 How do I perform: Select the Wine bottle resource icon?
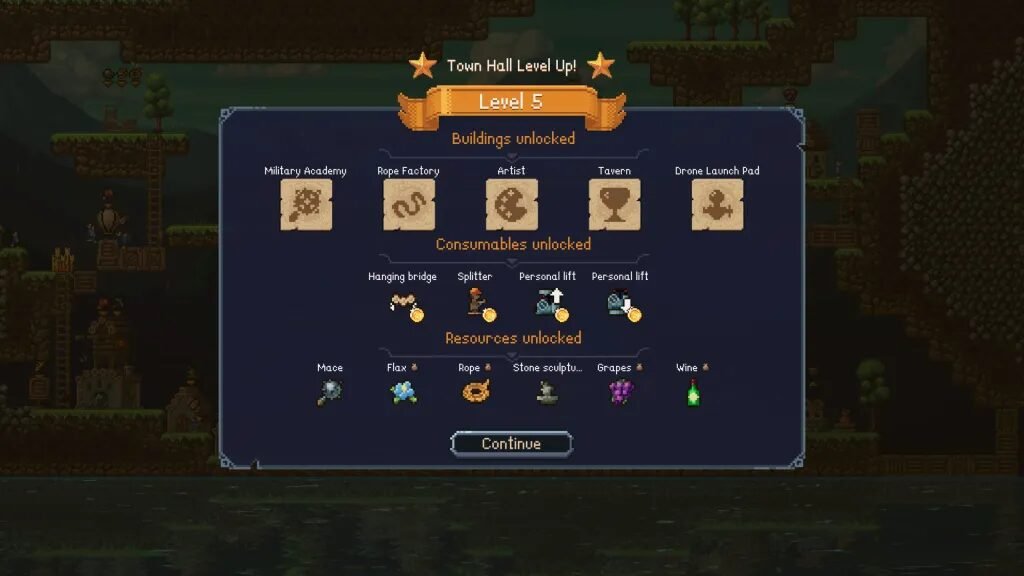pyautogui.click(x=692, y=392)
